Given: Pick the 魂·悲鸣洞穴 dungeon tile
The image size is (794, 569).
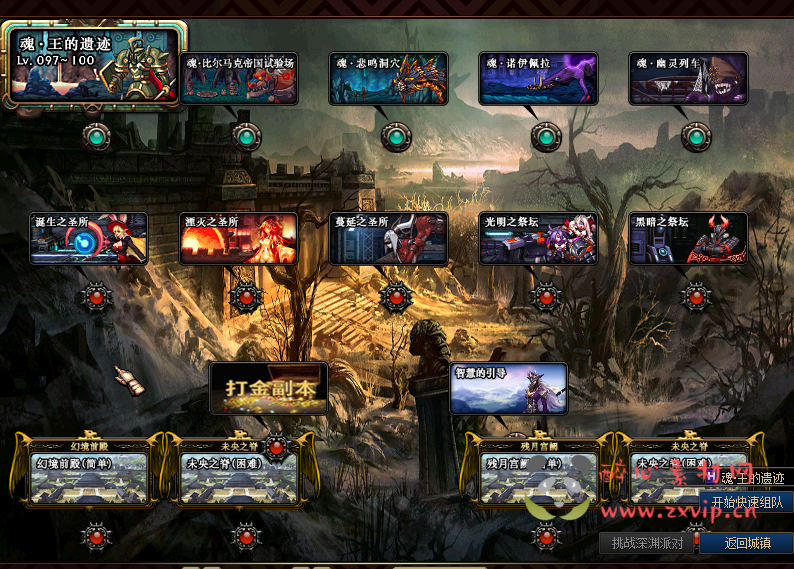Looking at the screenshot, I should pyautogui.click(x=389, y=79).
